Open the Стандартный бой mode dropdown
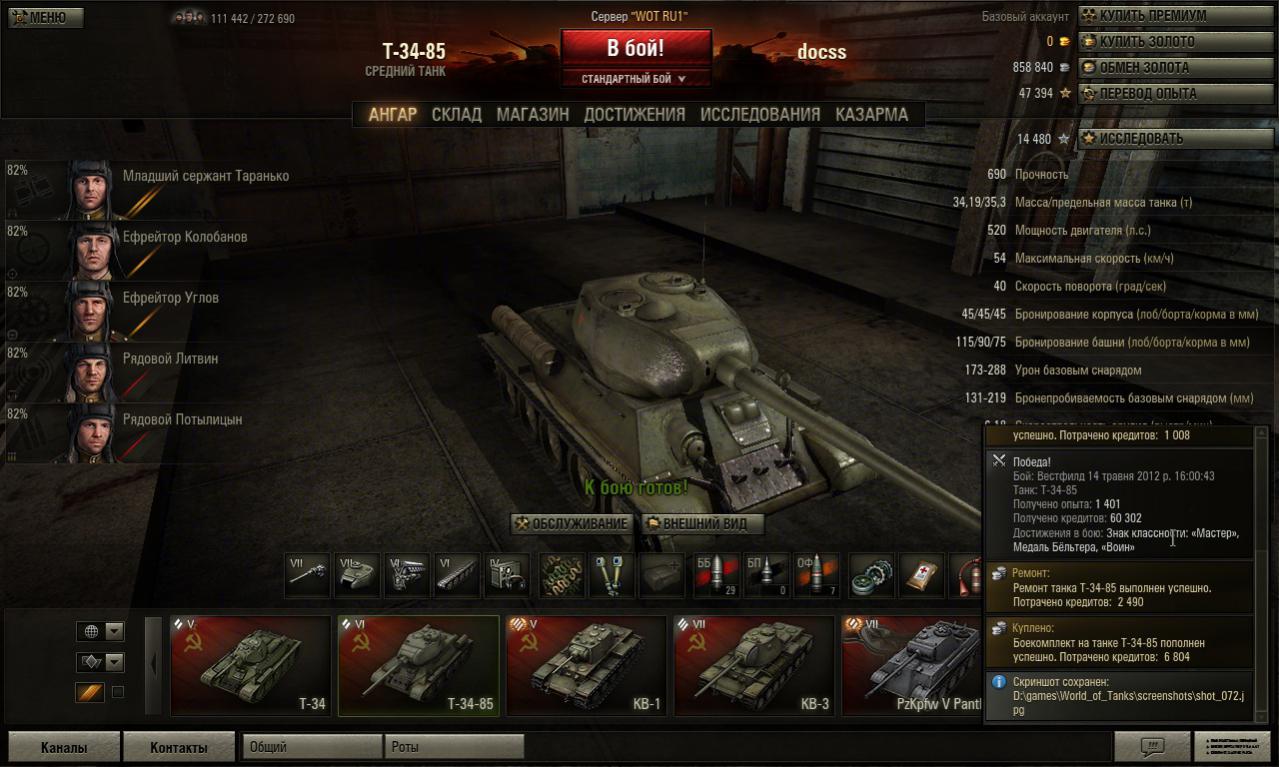The image size is (1279, 767). tap(636, 78)
